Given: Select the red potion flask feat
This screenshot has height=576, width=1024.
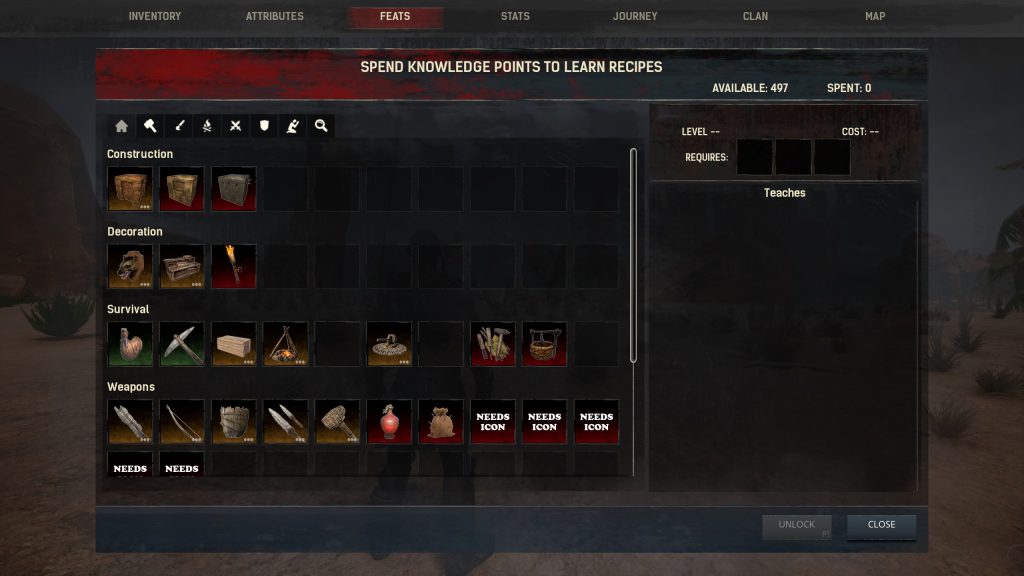Looking at the screenshot, I should click(390, 422).
